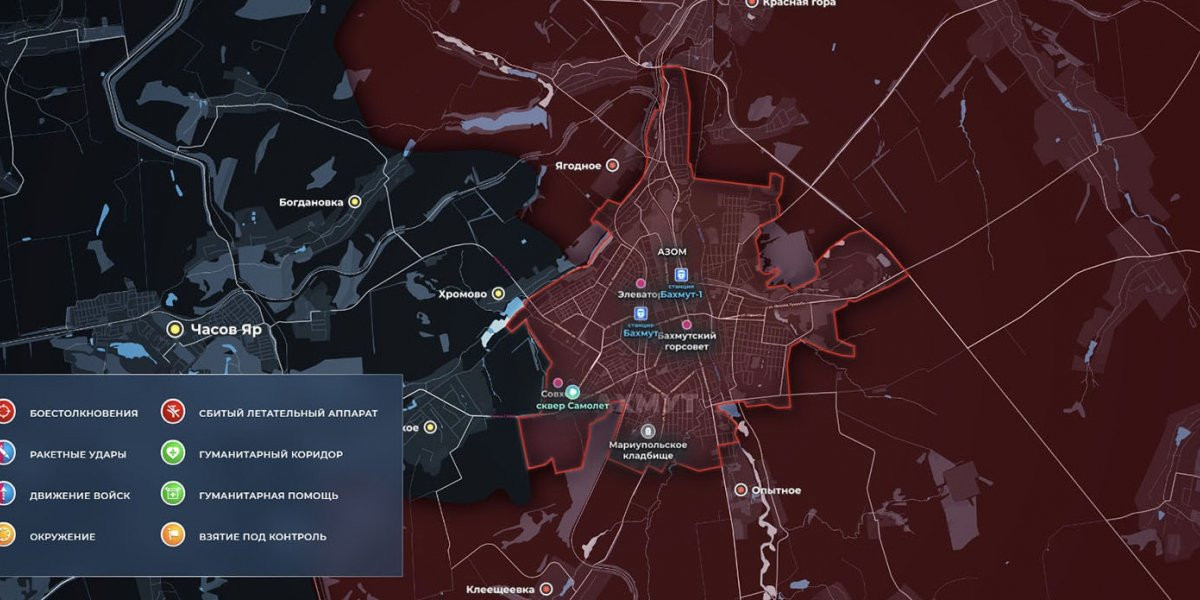This screenshot has width=1200, height=600.
Task: Select the Часов Яр map marker
Action: tap(174, 328)
